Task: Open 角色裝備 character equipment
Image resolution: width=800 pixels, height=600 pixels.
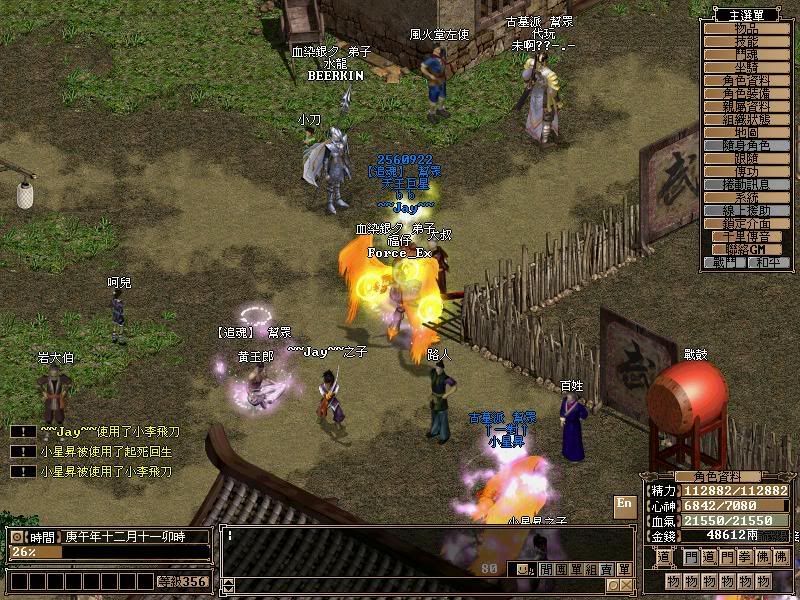Action: (747, 94)
